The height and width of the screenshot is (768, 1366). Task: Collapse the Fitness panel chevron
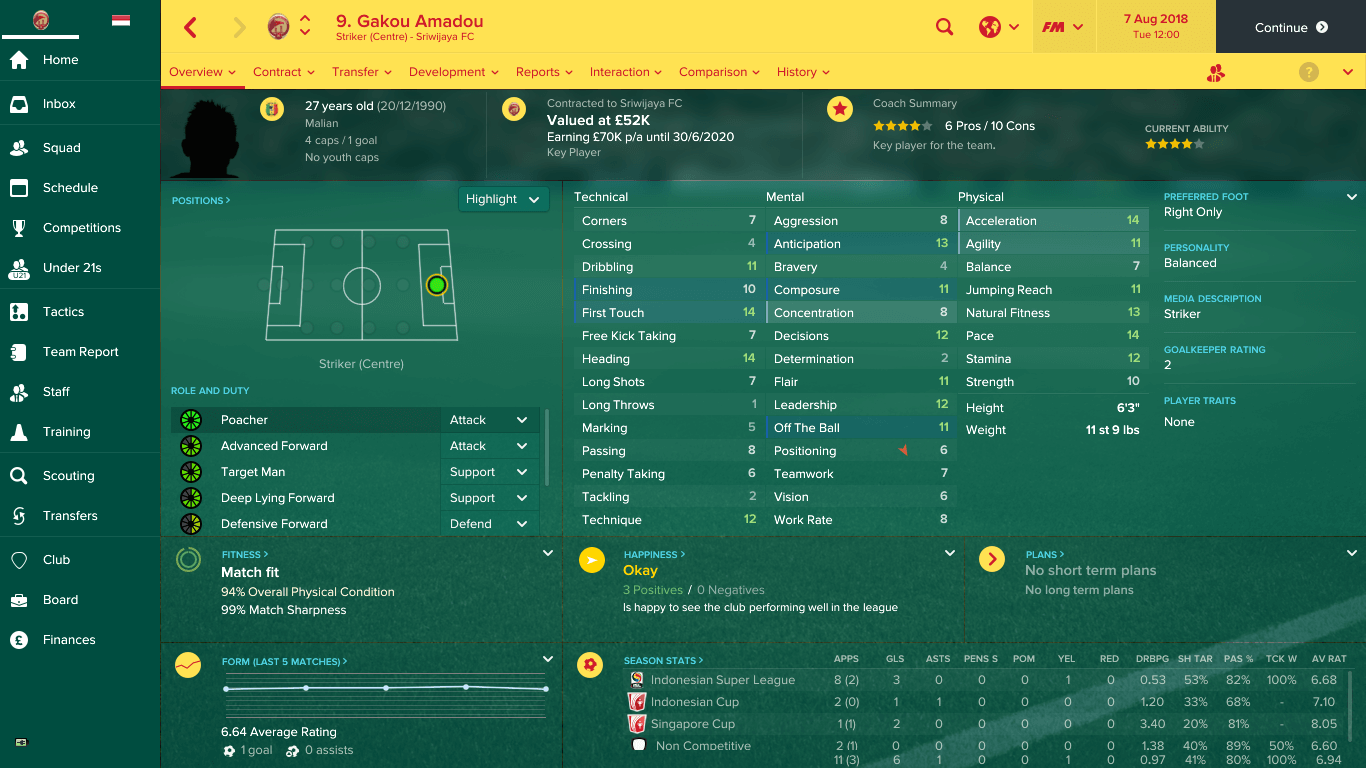pyautogui.click(x=548, y=551)
